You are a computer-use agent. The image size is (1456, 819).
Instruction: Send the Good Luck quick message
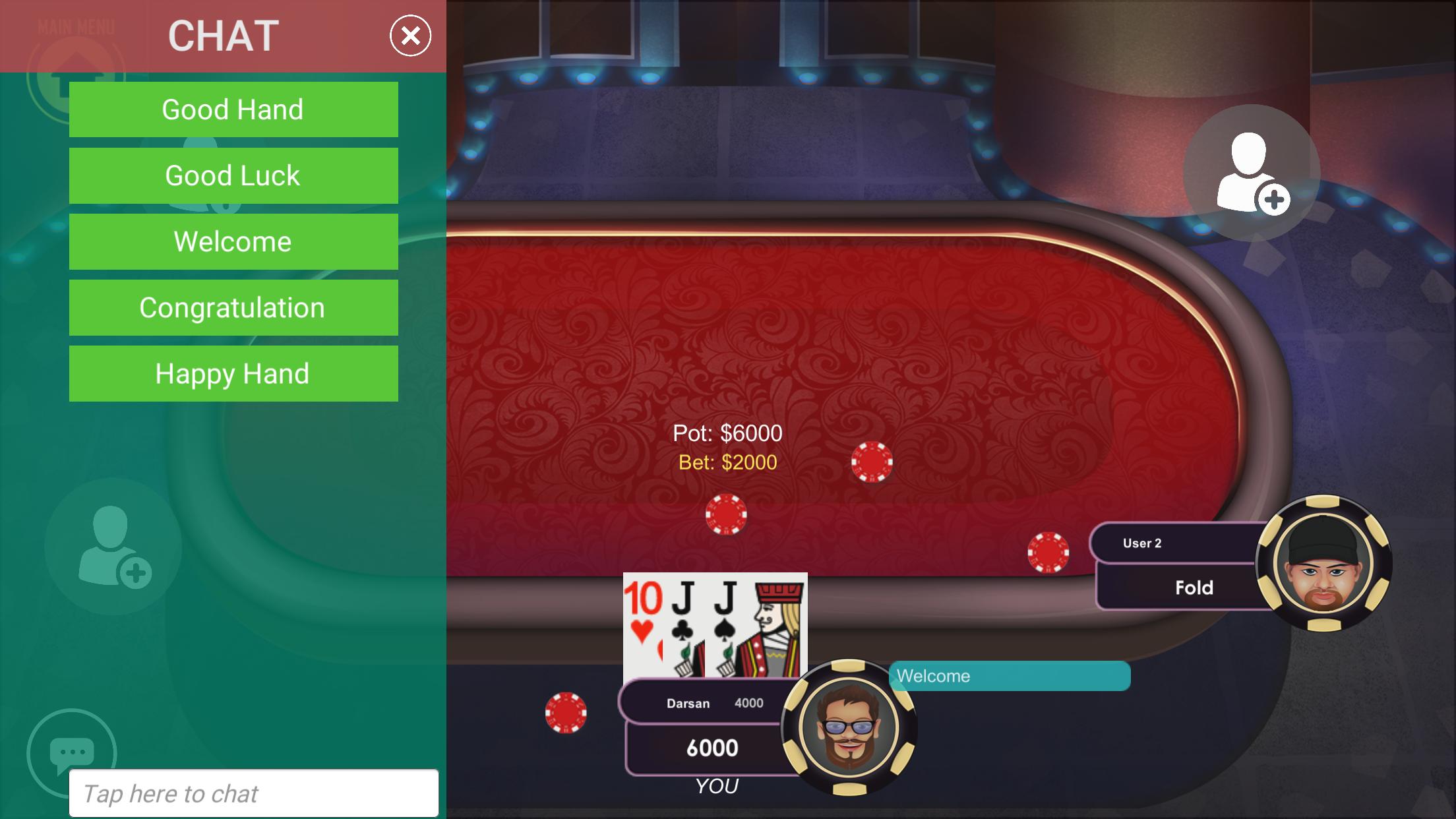pyautogui.click(x=233, y=175)
